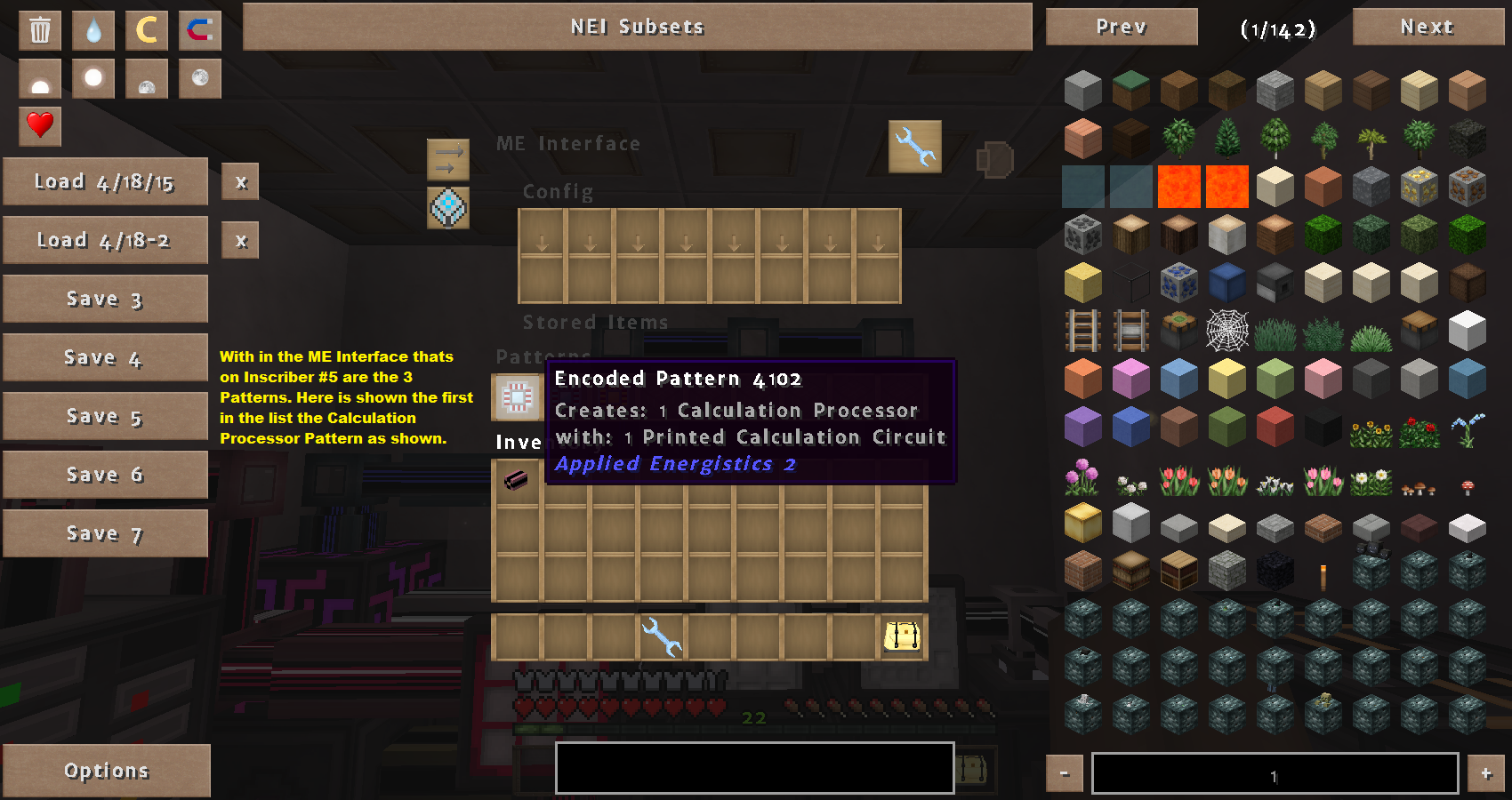Toggle the rain water drop button
Screen dimensions: 1512x800
(x=93, y=30)
